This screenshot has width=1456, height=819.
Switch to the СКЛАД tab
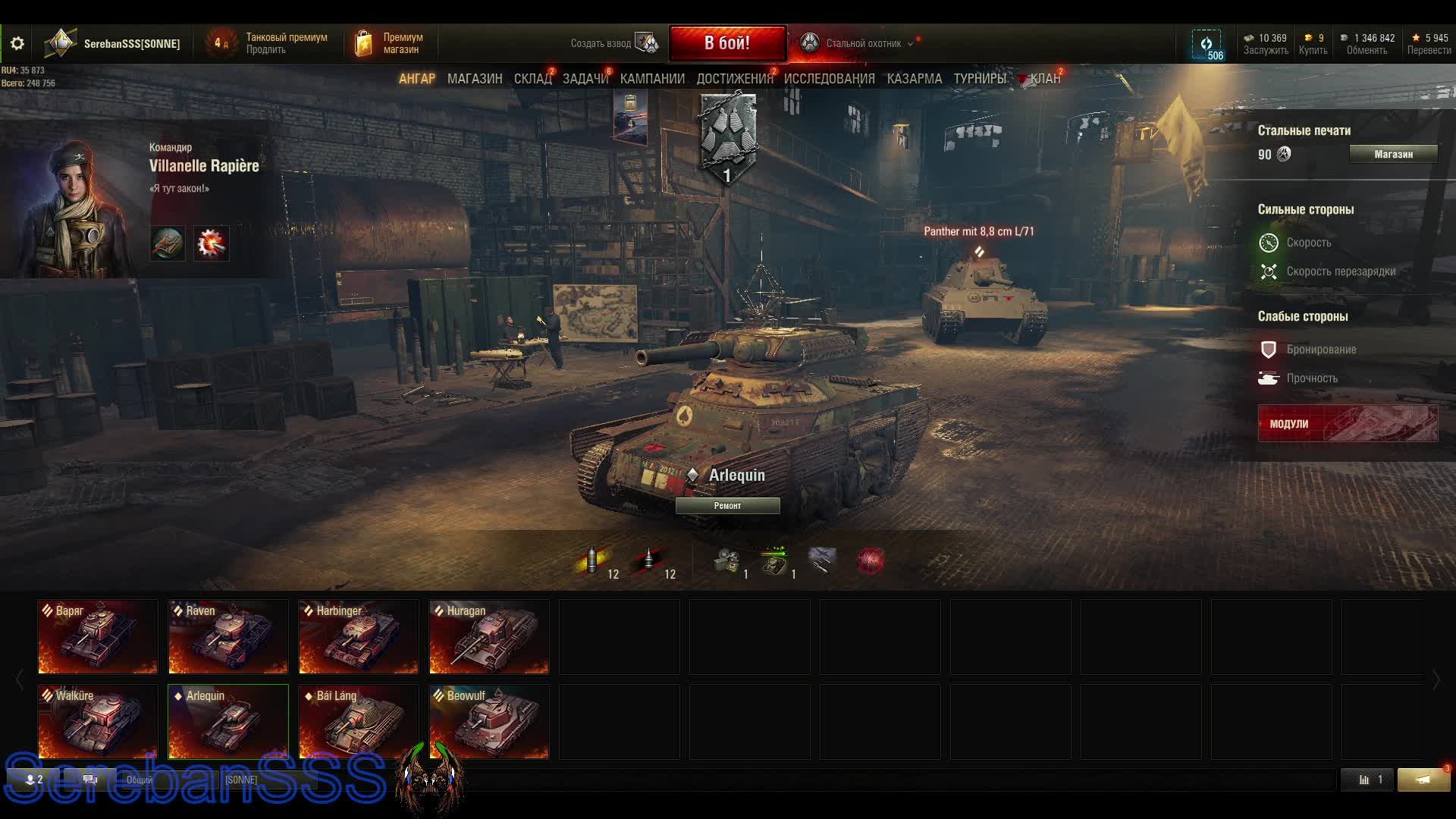pyautogui.click(x=532, y=79)
